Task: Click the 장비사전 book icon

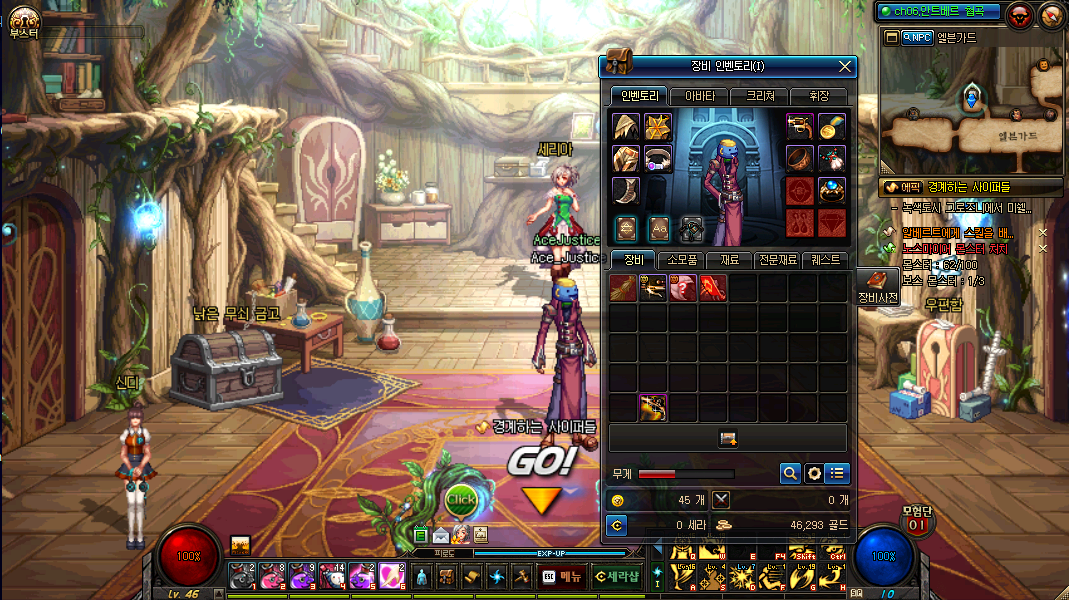Action: tap(877, 283)
